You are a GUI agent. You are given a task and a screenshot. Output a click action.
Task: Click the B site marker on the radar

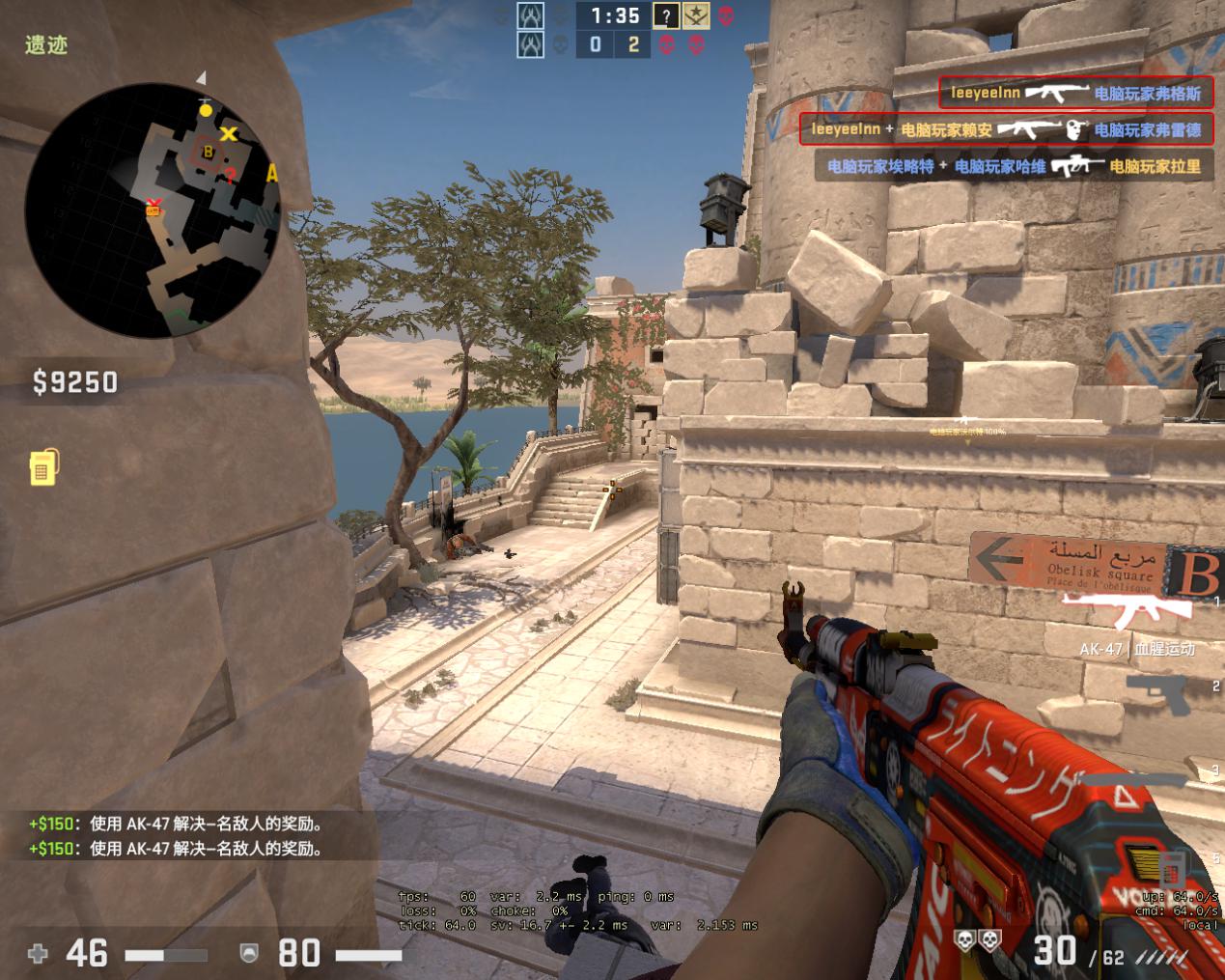208,152
